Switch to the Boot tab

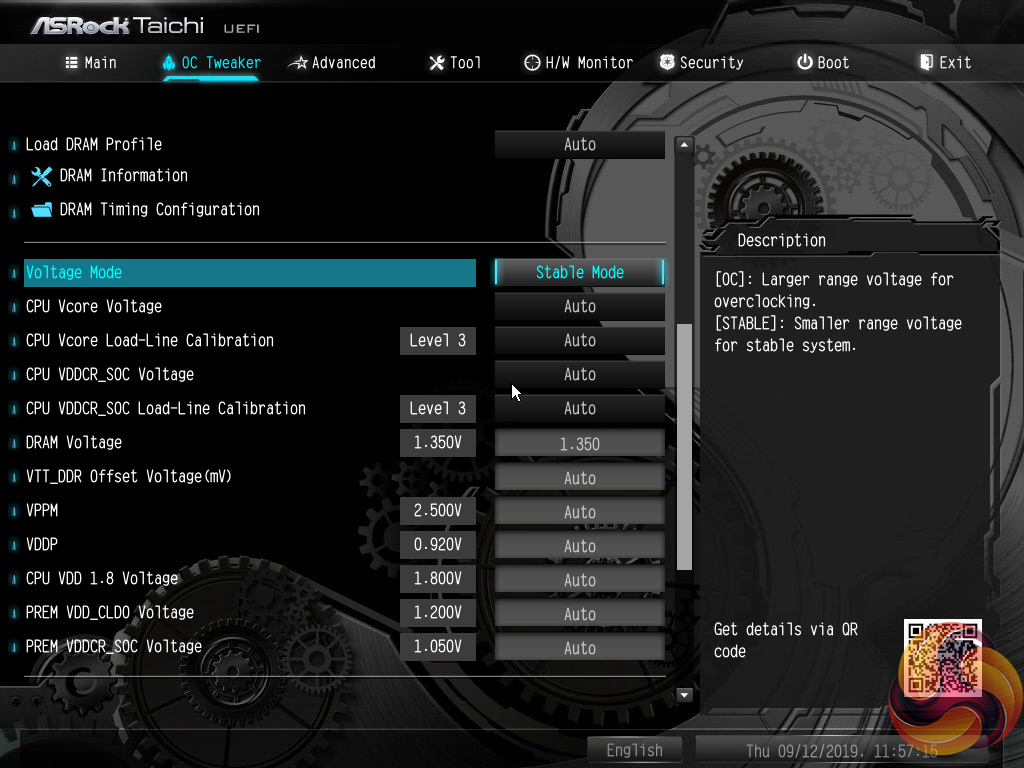pyautogui.click(x=823, y=62)
